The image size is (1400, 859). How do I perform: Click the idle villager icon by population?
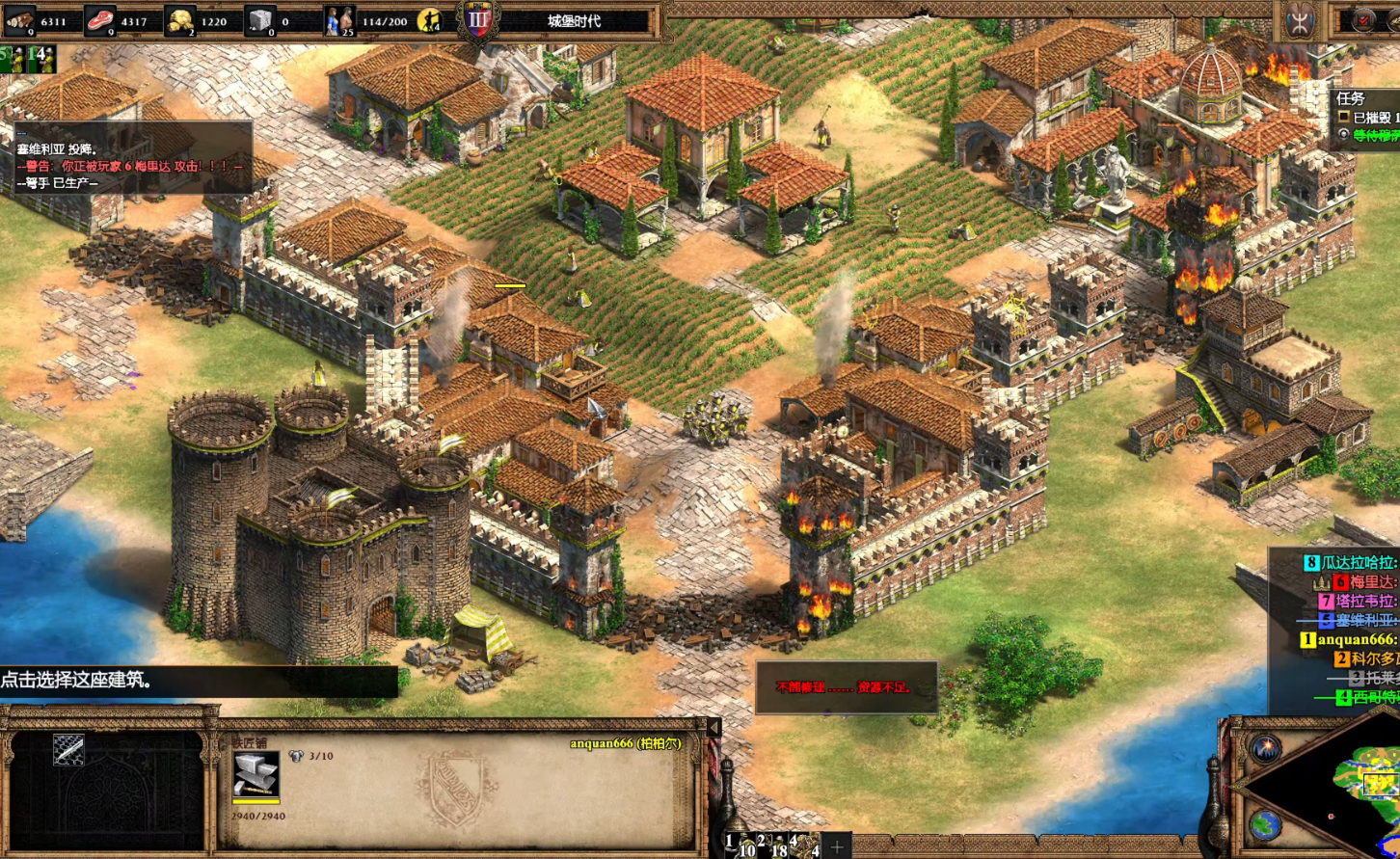click(429, 20)
